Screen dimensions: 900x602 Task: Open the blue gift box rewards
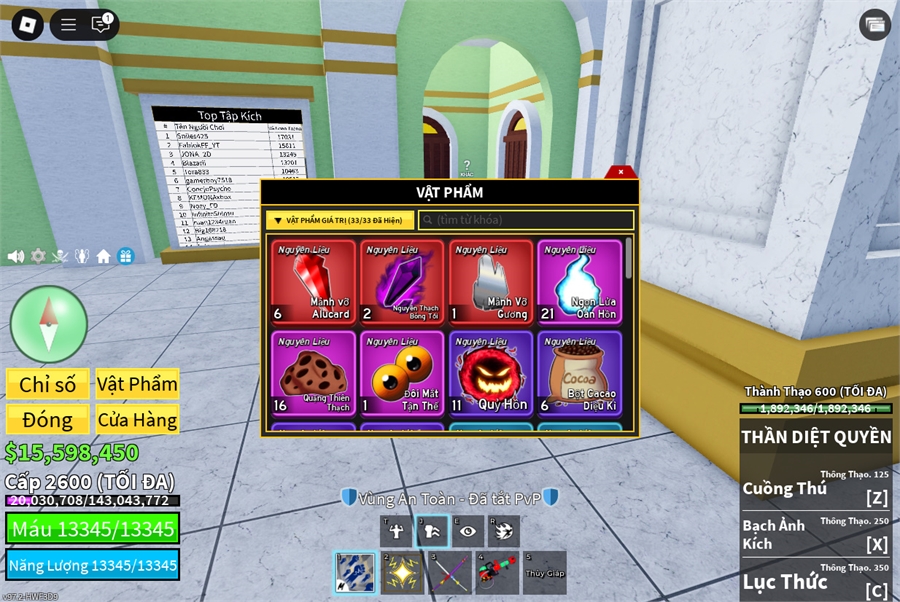pyautogui.click(x=126, y=256)
